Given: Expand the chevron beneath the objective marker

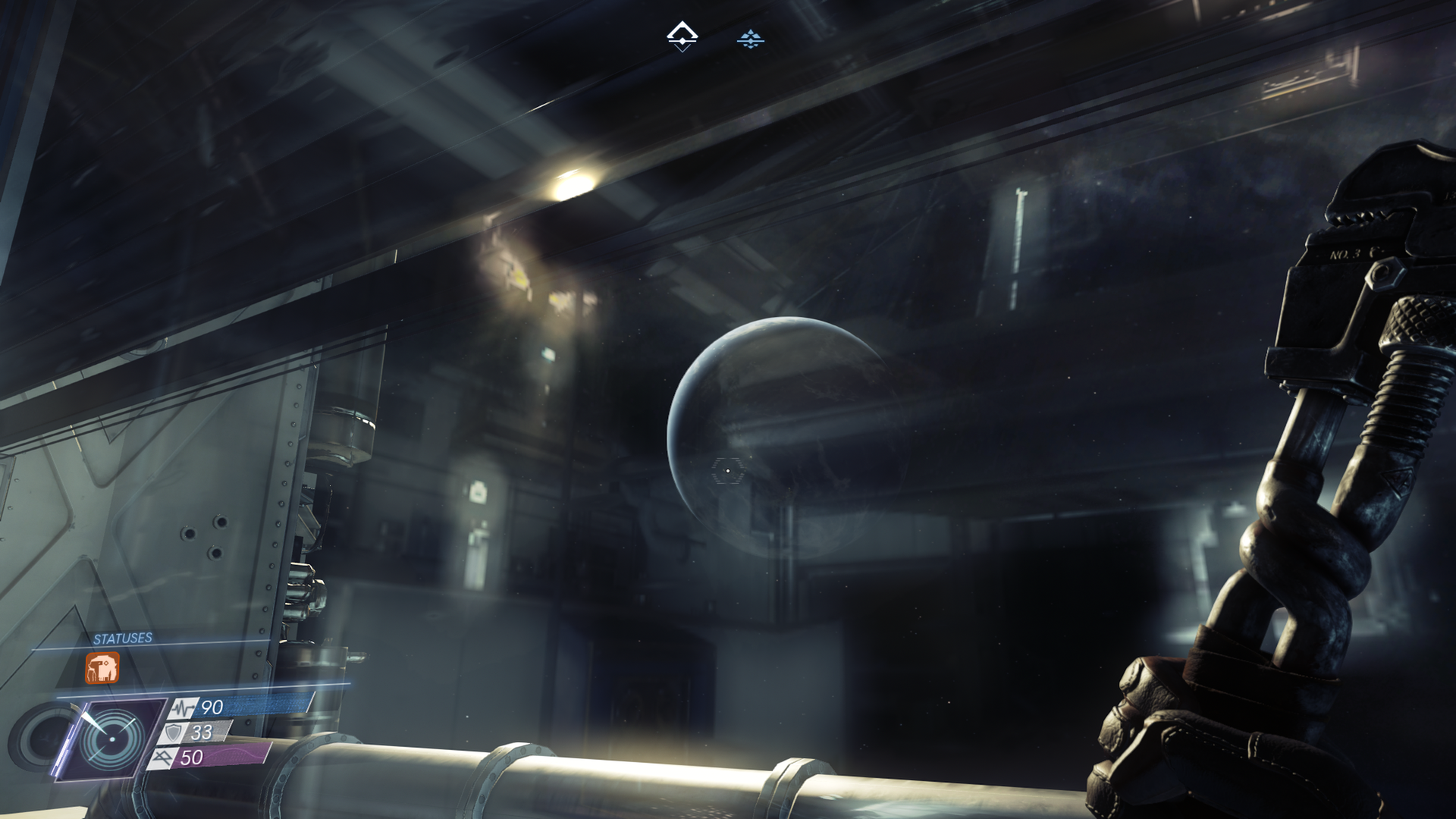Looking at the screenshot, I should click(x=682, y=49).
